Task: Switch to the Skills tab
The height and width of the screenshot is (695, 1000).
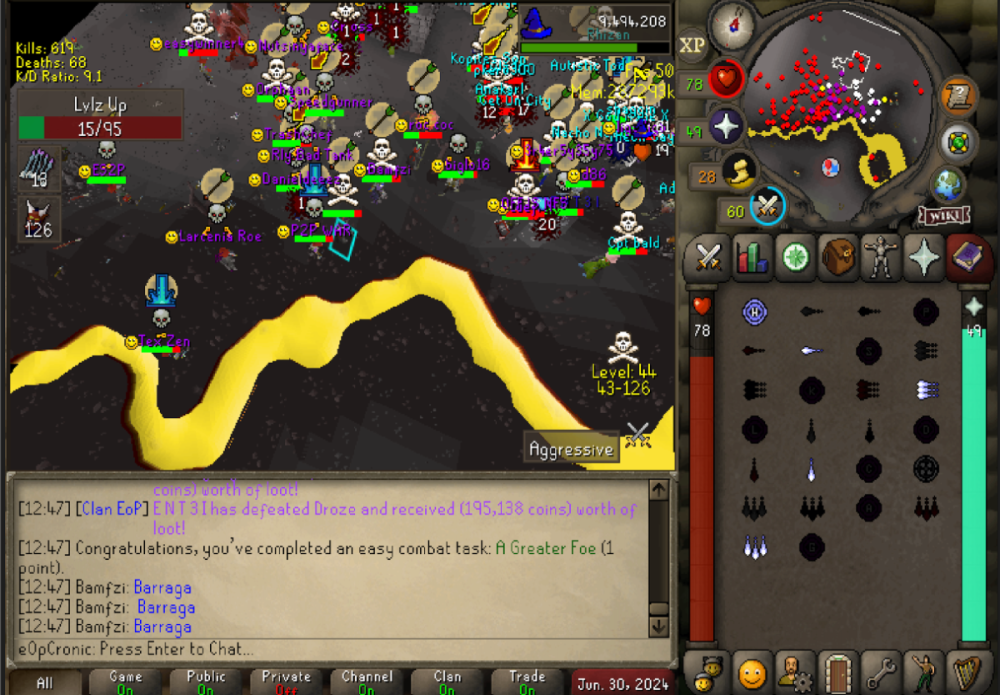Action: (x=752, y=256)
